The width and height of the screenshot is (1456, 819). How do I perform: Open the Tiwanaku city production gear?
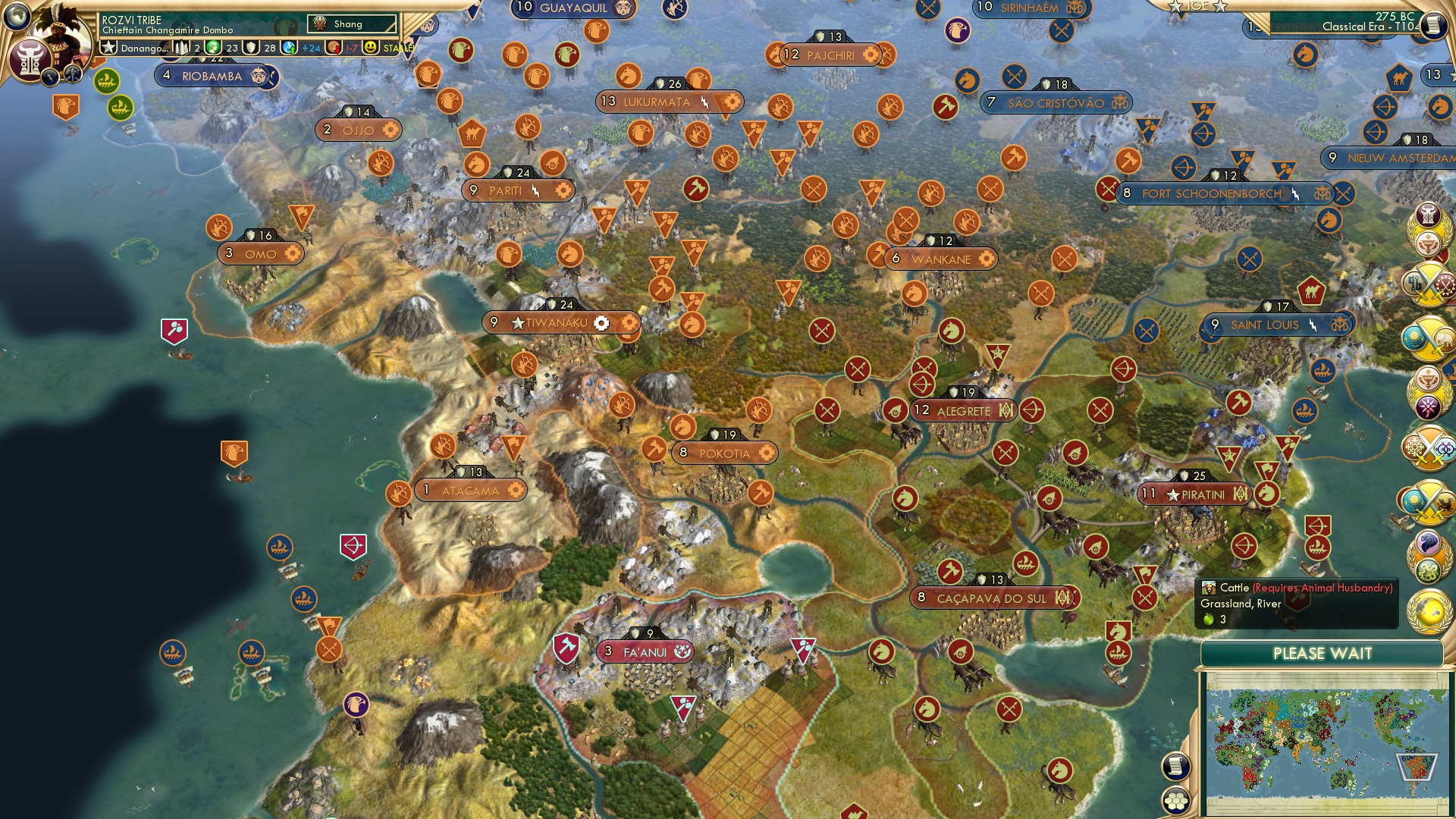click(x=602, y=322)
